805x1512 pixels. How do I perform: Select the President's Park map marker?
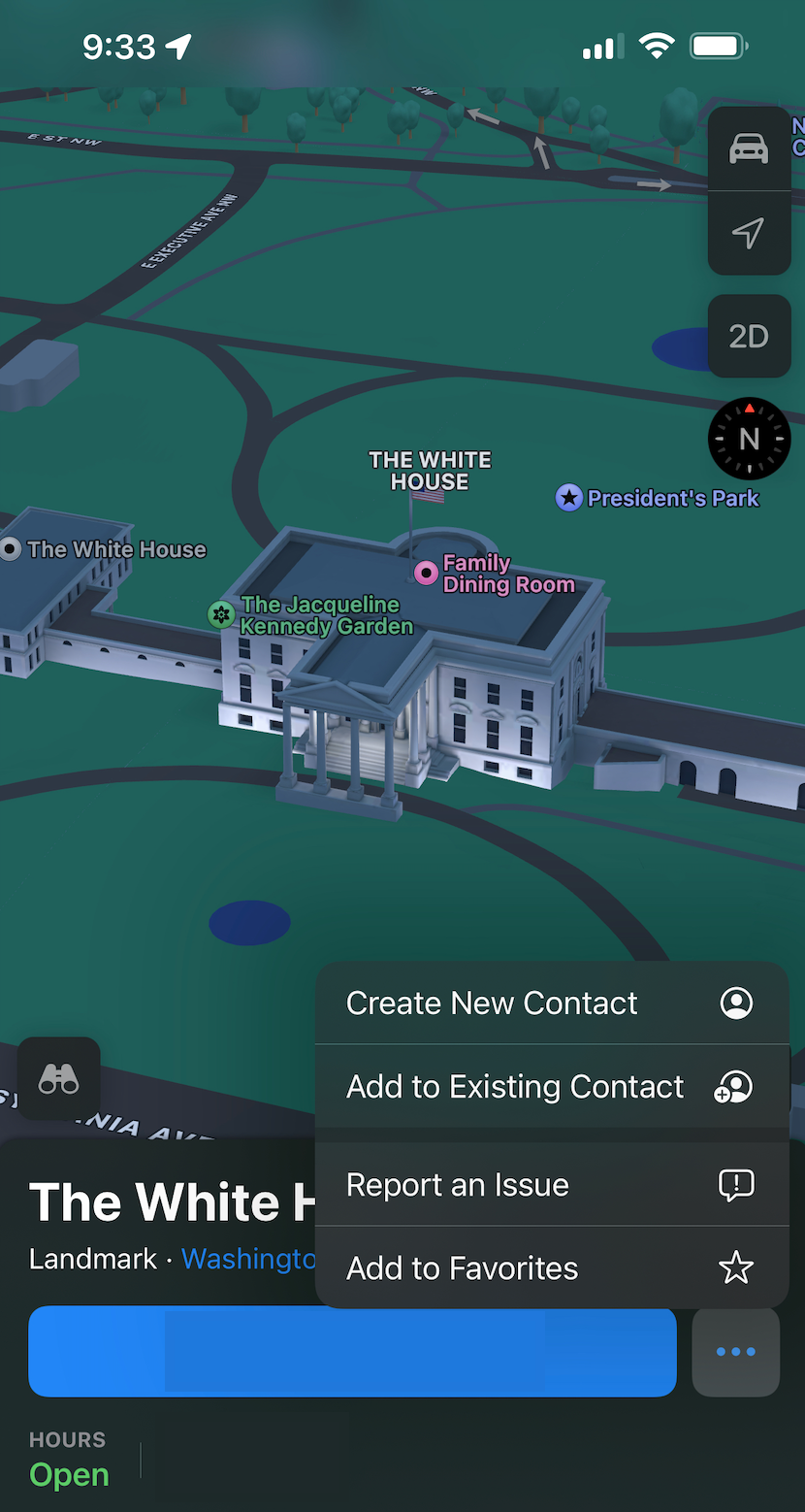click(x=568, y=499)
